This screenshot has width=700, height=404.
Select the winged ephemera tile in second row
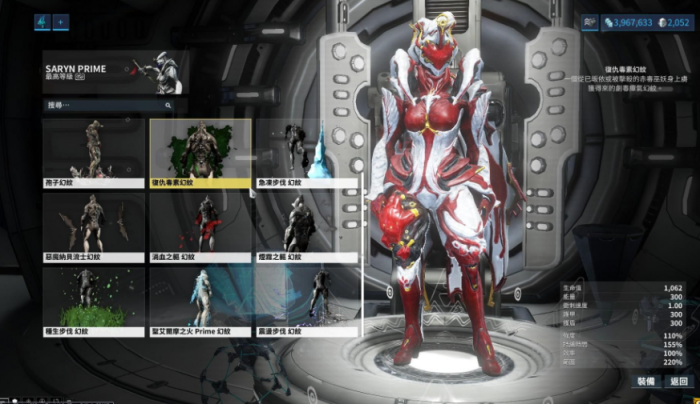point(93,227)
